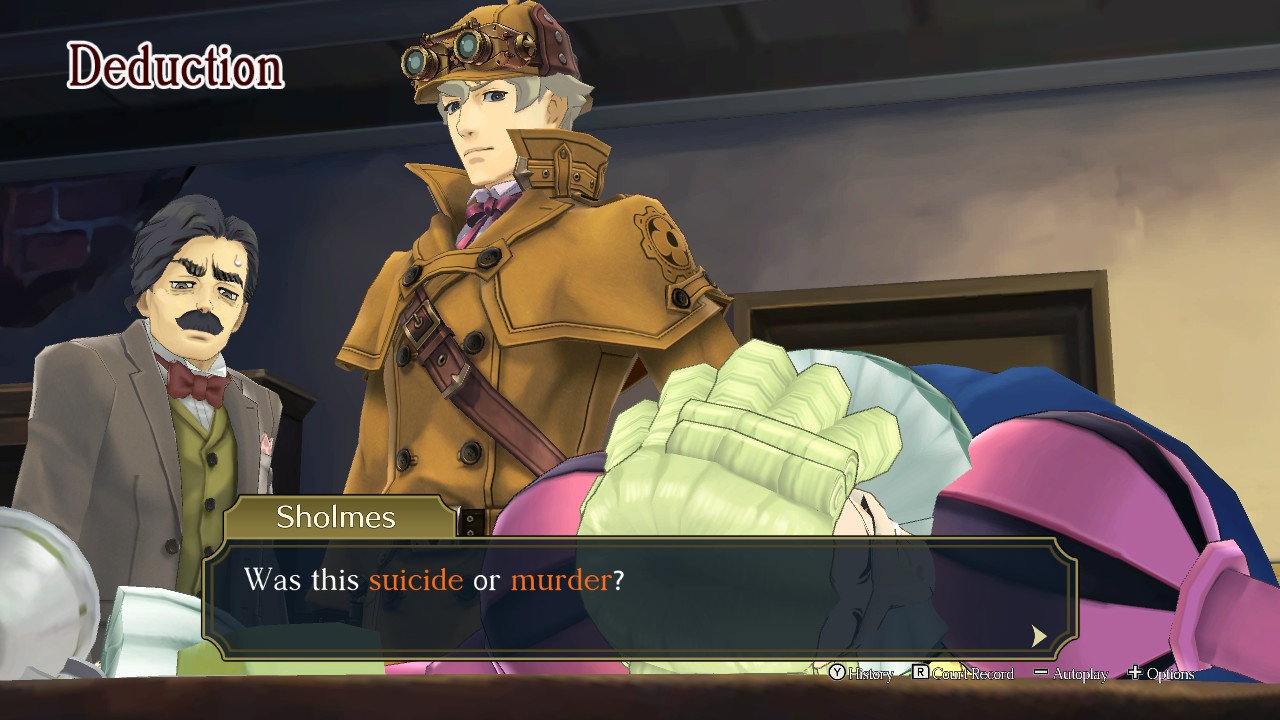This screenshot has width=1280, height=720.
Task: Open the dialogue History log
Action: coord(860,674)
